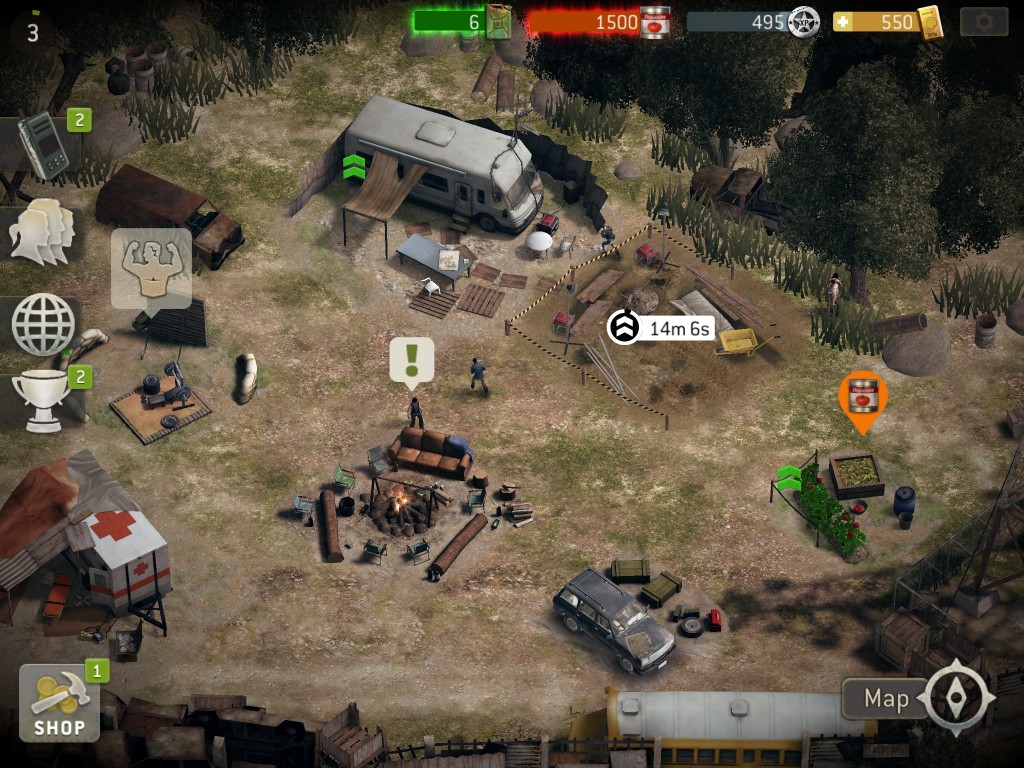The height and width of the screenshot is (768, 1024).
Task: Open the trophy achievements icon
Action: [41, 399]
